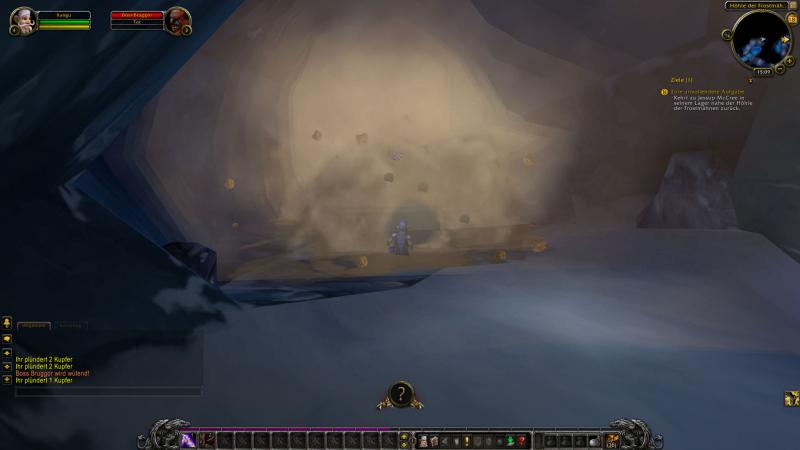Switch to the general chat tab

click(x=34, y=325)
